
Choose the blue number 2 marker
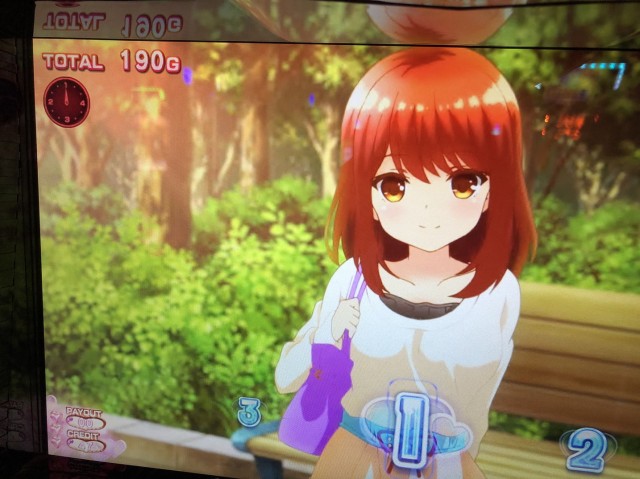(x=584, y=449)
